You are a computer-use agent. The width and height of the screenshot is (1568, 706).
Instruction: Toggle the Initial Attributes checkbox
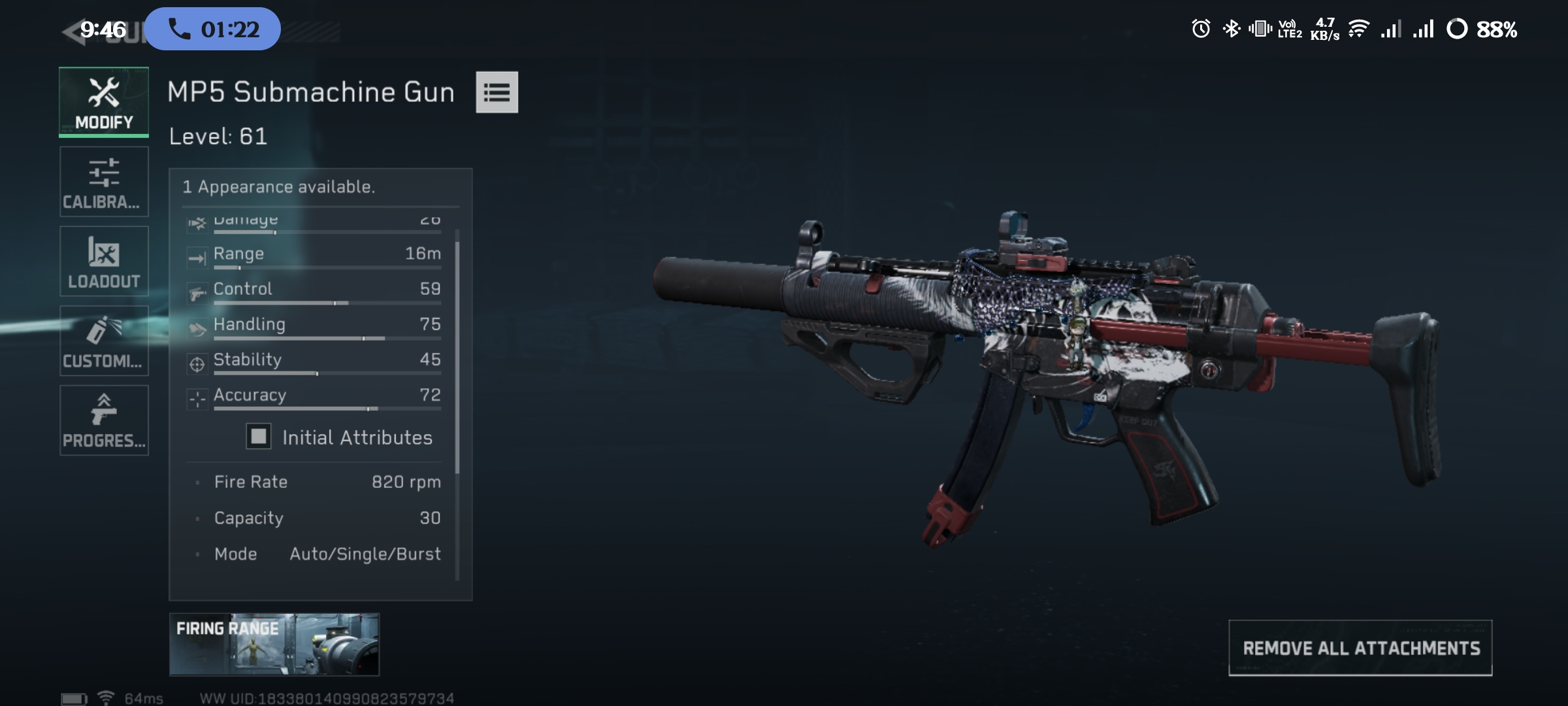[x=259, y=437]
